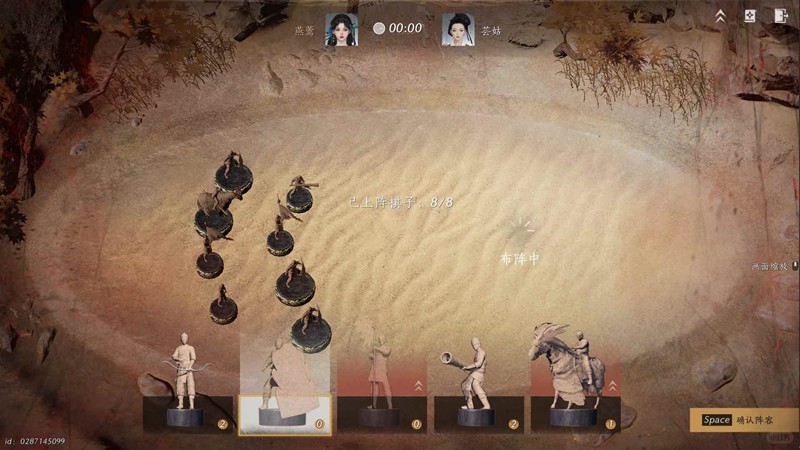The height and width of the screenshot is (450, 800).
Task: Click the double-chevron up icon
Action: click(x=720, y=16)
